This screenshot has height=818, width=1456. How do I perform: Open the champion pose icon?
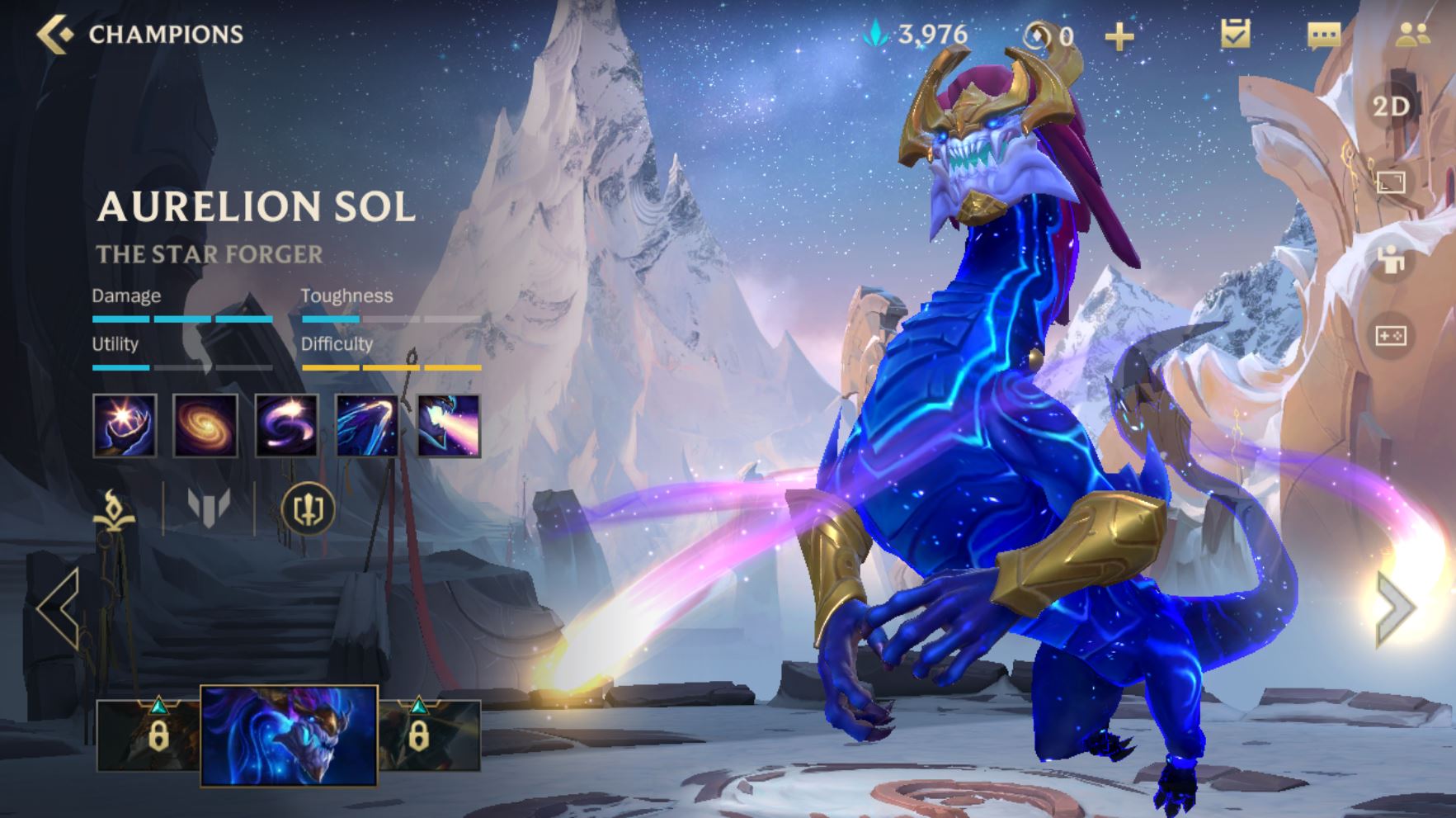pos(1391,260)
